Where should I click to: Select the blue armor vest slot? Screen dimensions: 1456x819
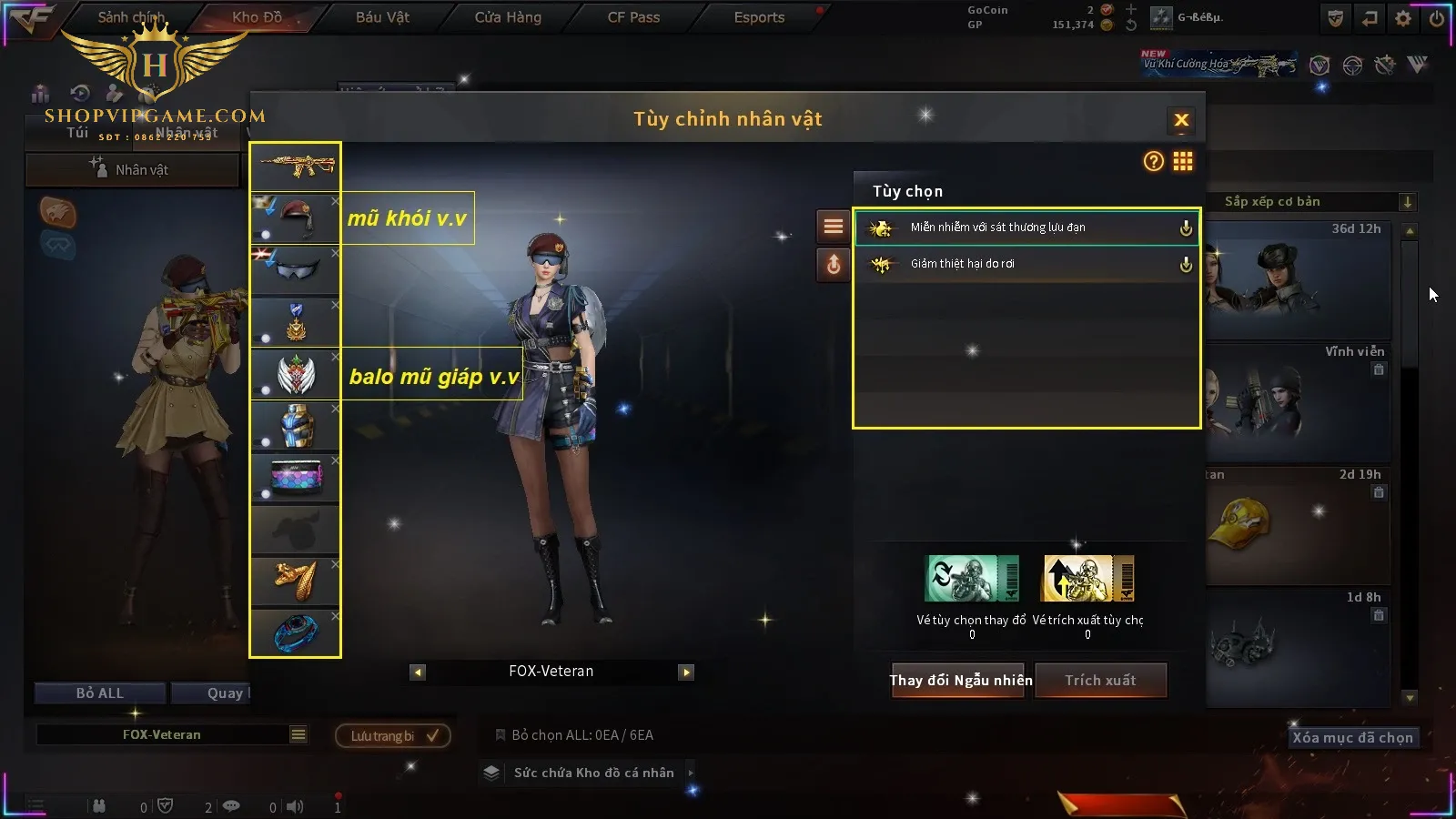tap(296, 426)
